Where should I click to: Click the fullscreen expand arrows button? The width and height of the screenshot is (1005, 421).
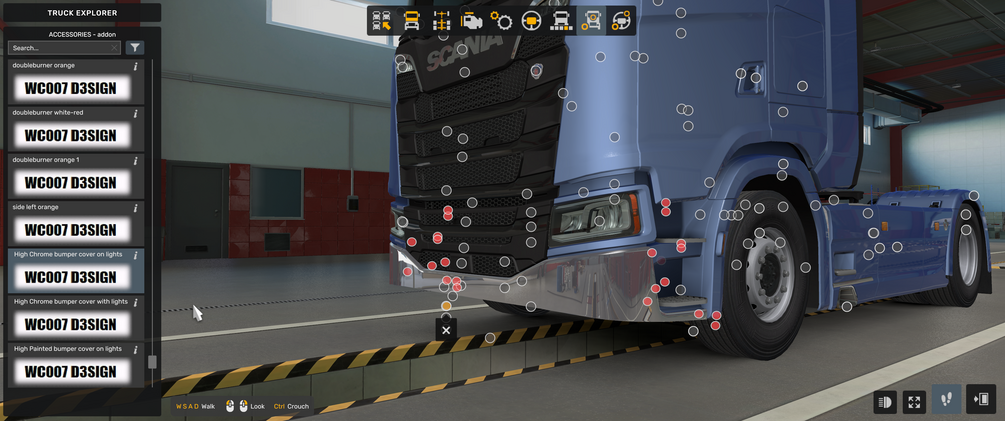pos(914,402)
